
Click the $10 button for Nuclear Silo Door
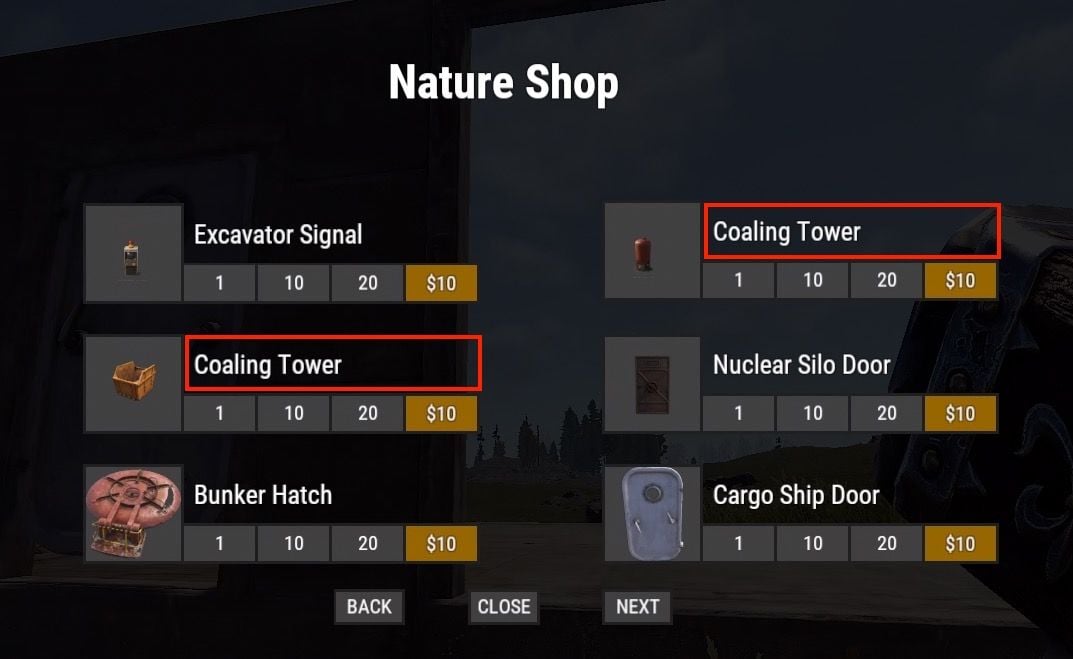960,414
